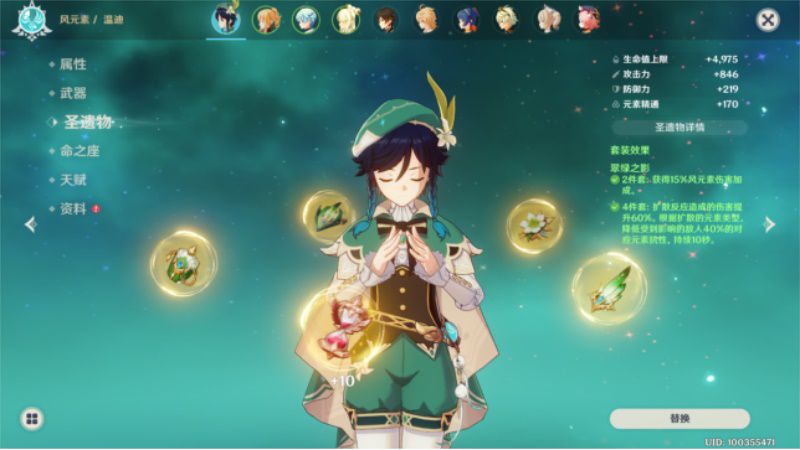Viewport: 800px width, 450px height.
Task: Select the 圣遗物 artifacts menu entry
Action: point(88,122)
